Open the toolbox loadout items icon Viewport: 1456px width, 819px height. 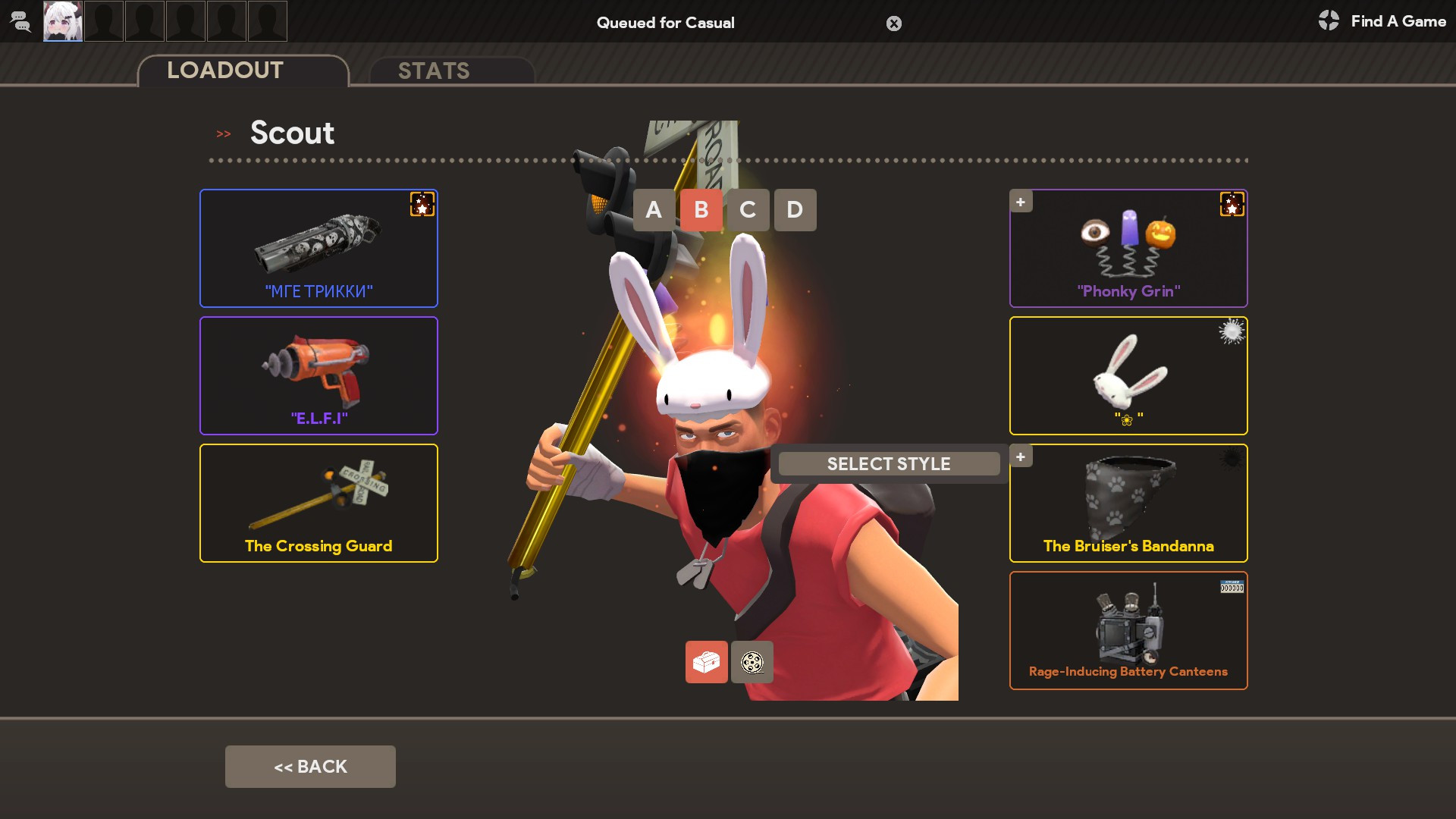tap(706, 661)
